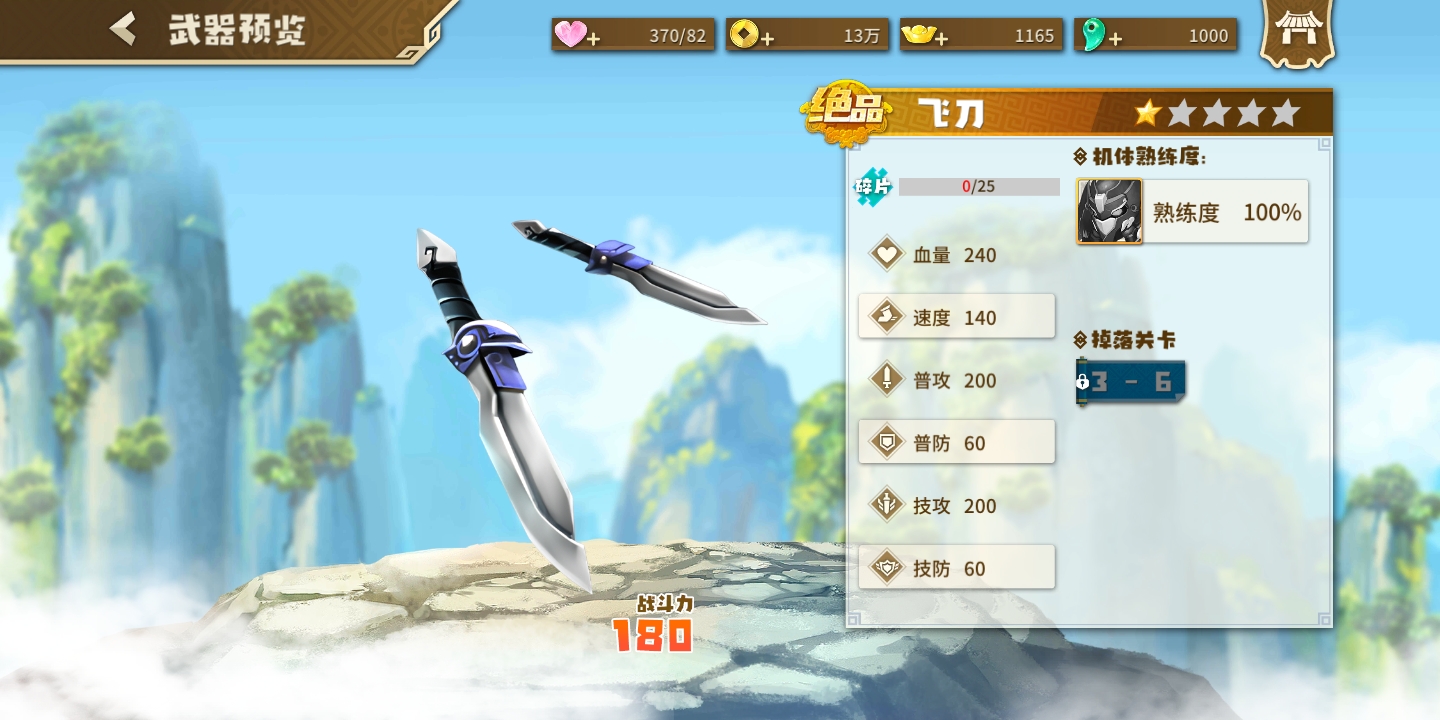Screen dimensions: 1440x720
Task: Return to the home pavilion screen
Action: 1297,33
